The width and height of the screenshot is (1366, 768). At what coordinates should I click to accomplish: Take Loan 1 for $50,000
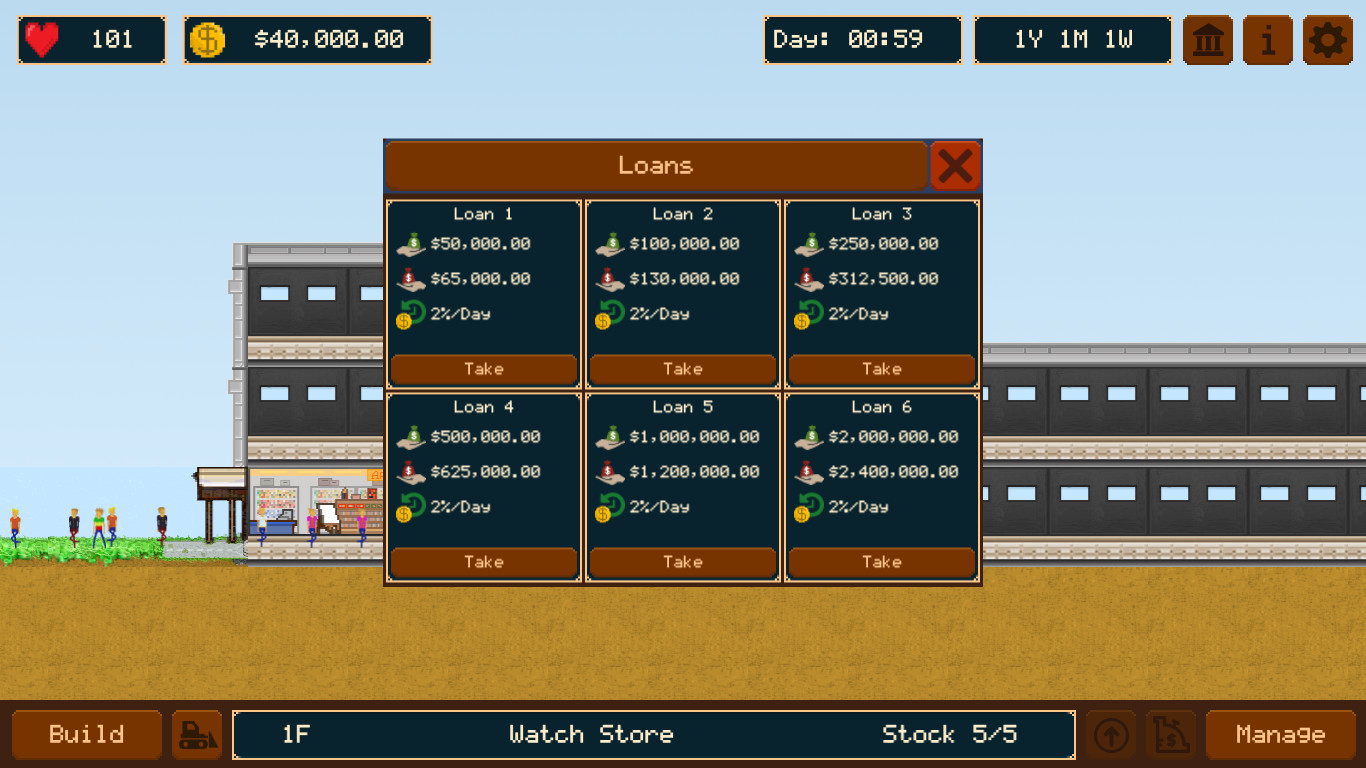point(483,369)
